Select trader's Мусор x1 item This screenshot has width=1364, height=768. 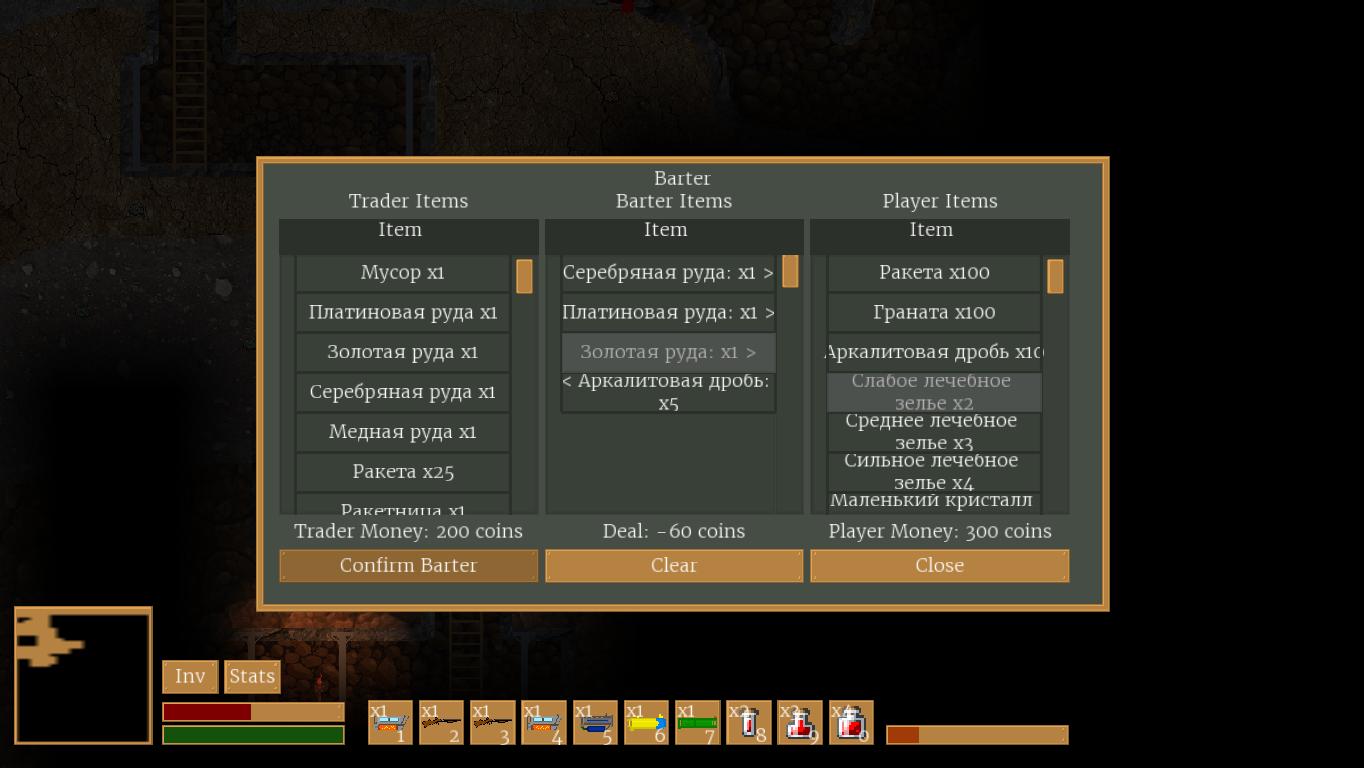(402, 273)
